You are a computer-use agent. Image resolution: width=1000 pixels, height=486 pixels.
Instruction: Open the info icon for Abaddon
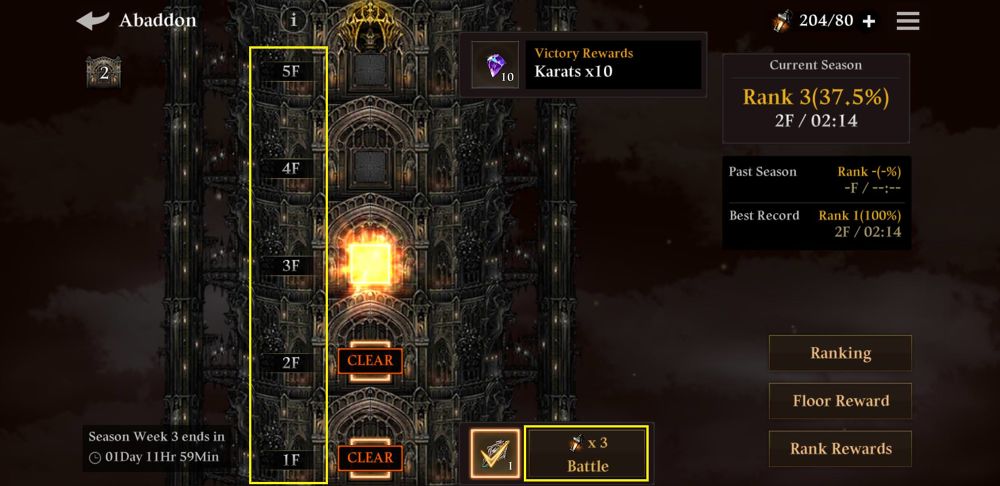click(x=293, y=19)
